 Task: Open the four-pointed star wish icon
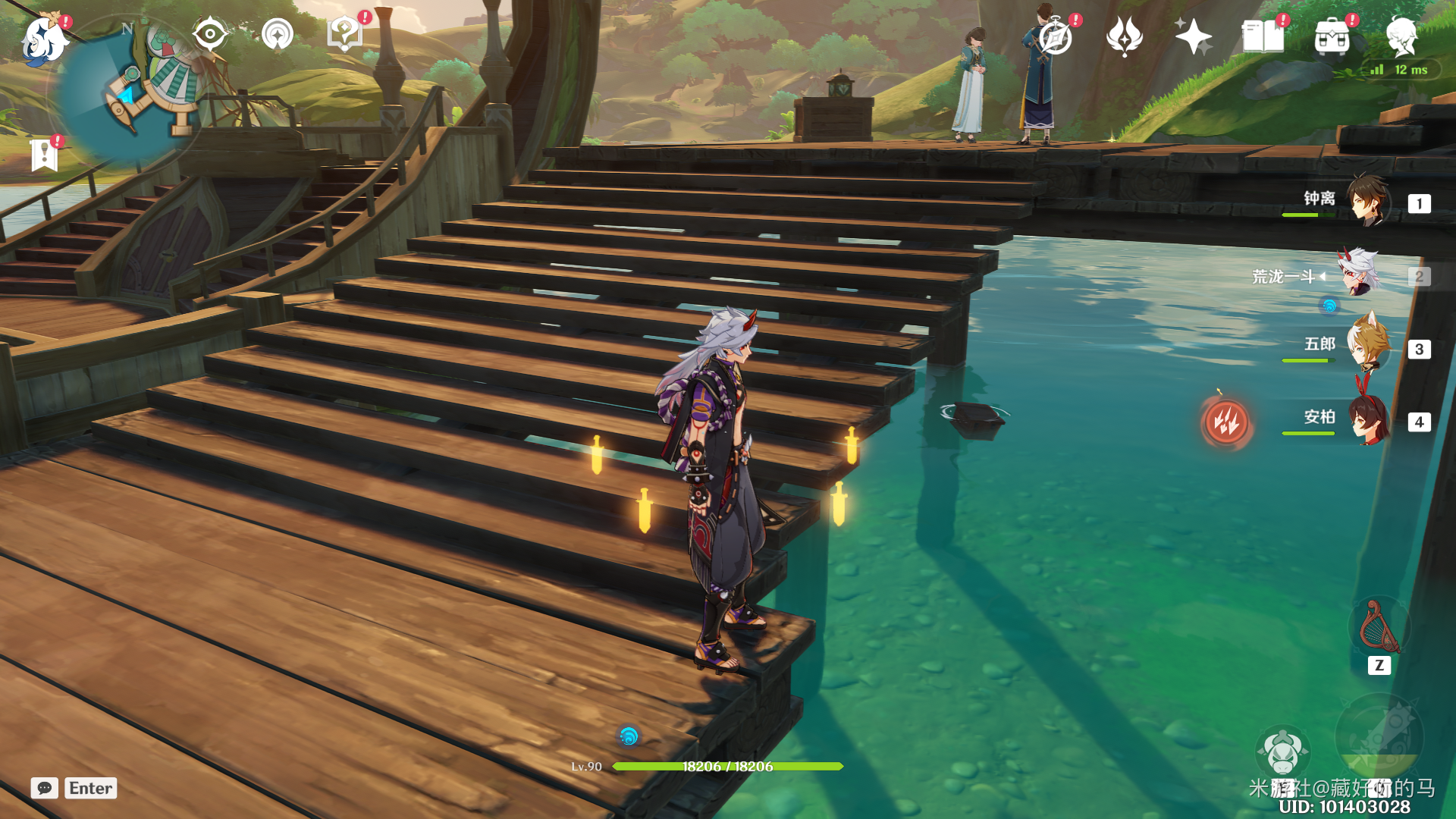pos(1193,36)
